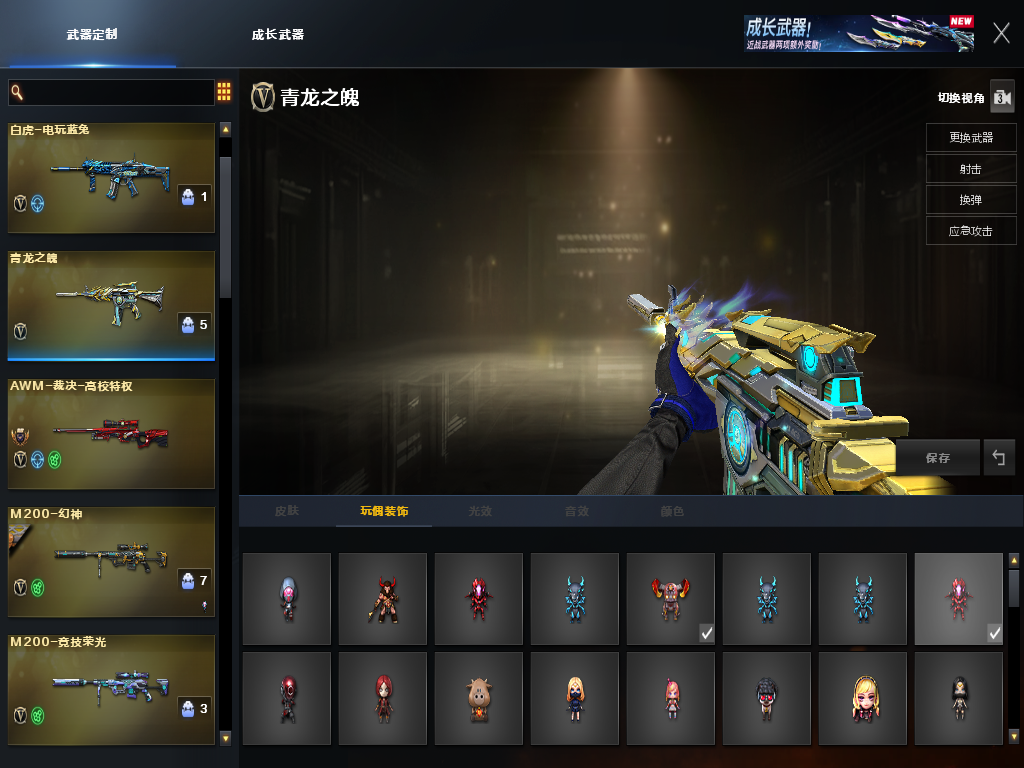Toggle the orange grid view icon

(224, 92)
